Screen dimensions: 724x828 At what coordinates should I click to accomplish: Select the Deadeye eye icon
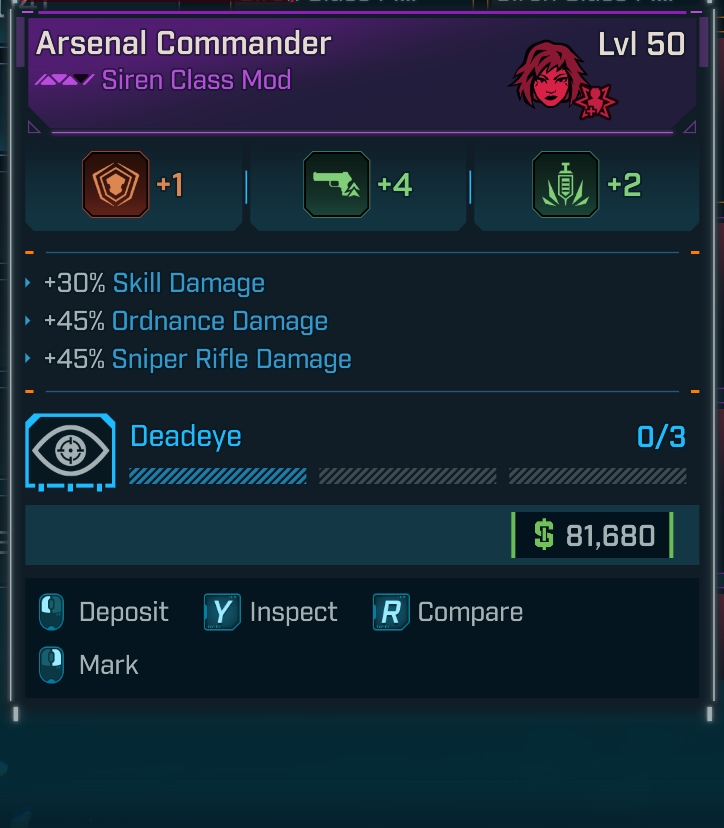pyautogui.click(x=70, y=451)
